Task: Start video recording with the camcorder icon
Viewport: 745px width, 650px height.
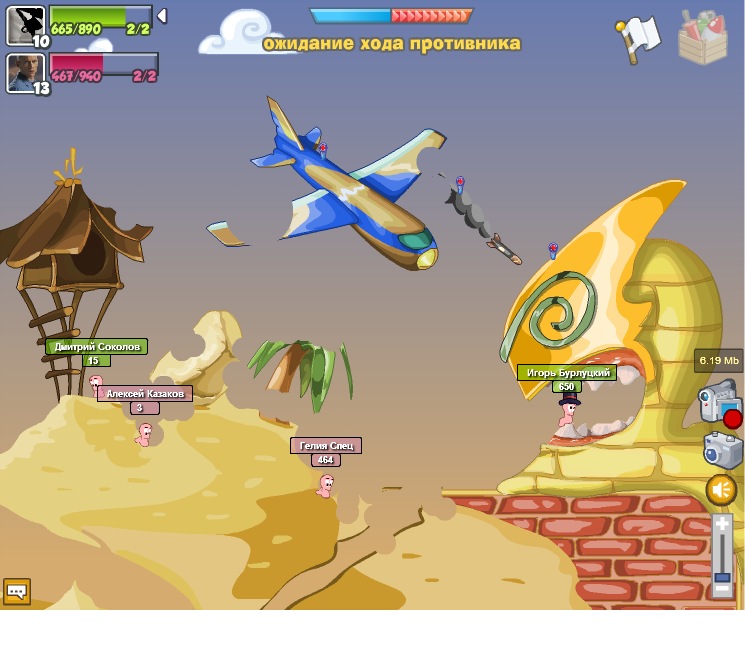Action: tap(718, 400)
